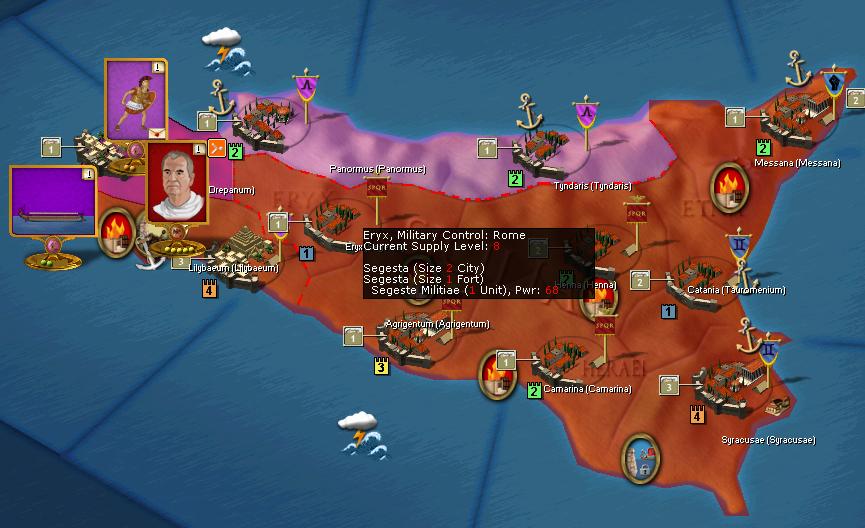This screenshot has width=865, height=528.
Task: Click the burning building icon beside Lilybaeum
Action: coord(117,229)
